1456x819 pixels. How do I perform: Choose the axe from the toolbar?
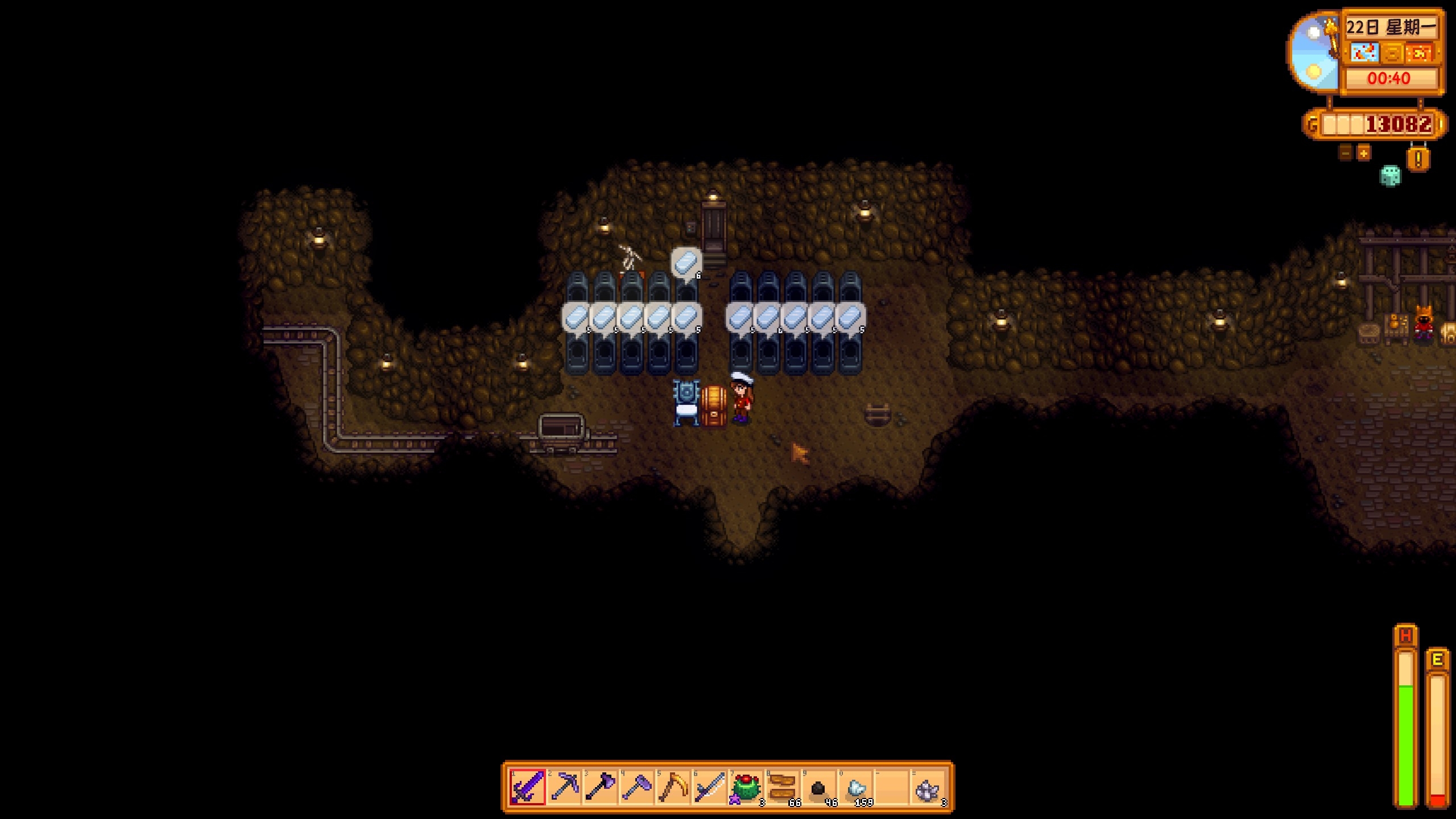click(601, 788)
